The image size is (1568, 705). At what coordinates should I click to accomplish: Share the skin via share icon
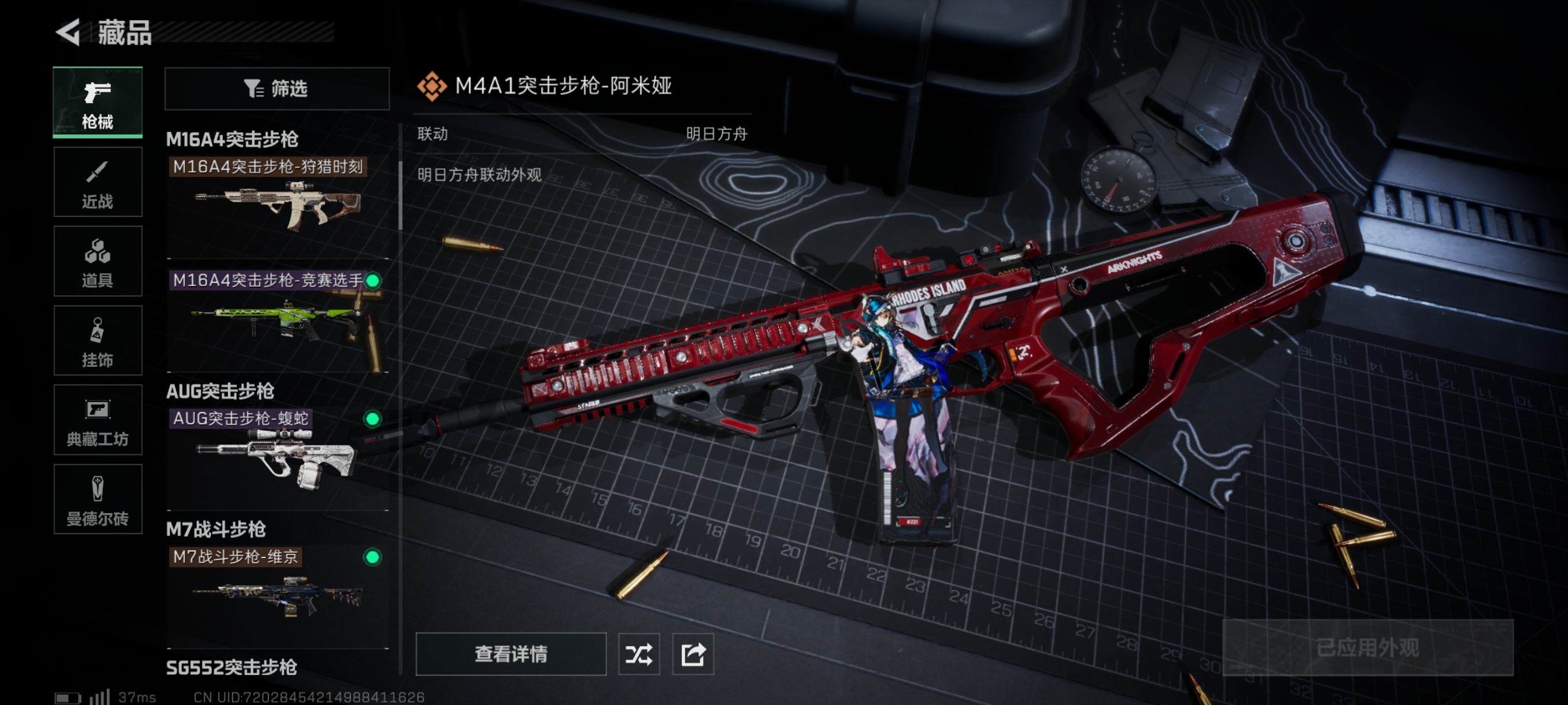693,654
